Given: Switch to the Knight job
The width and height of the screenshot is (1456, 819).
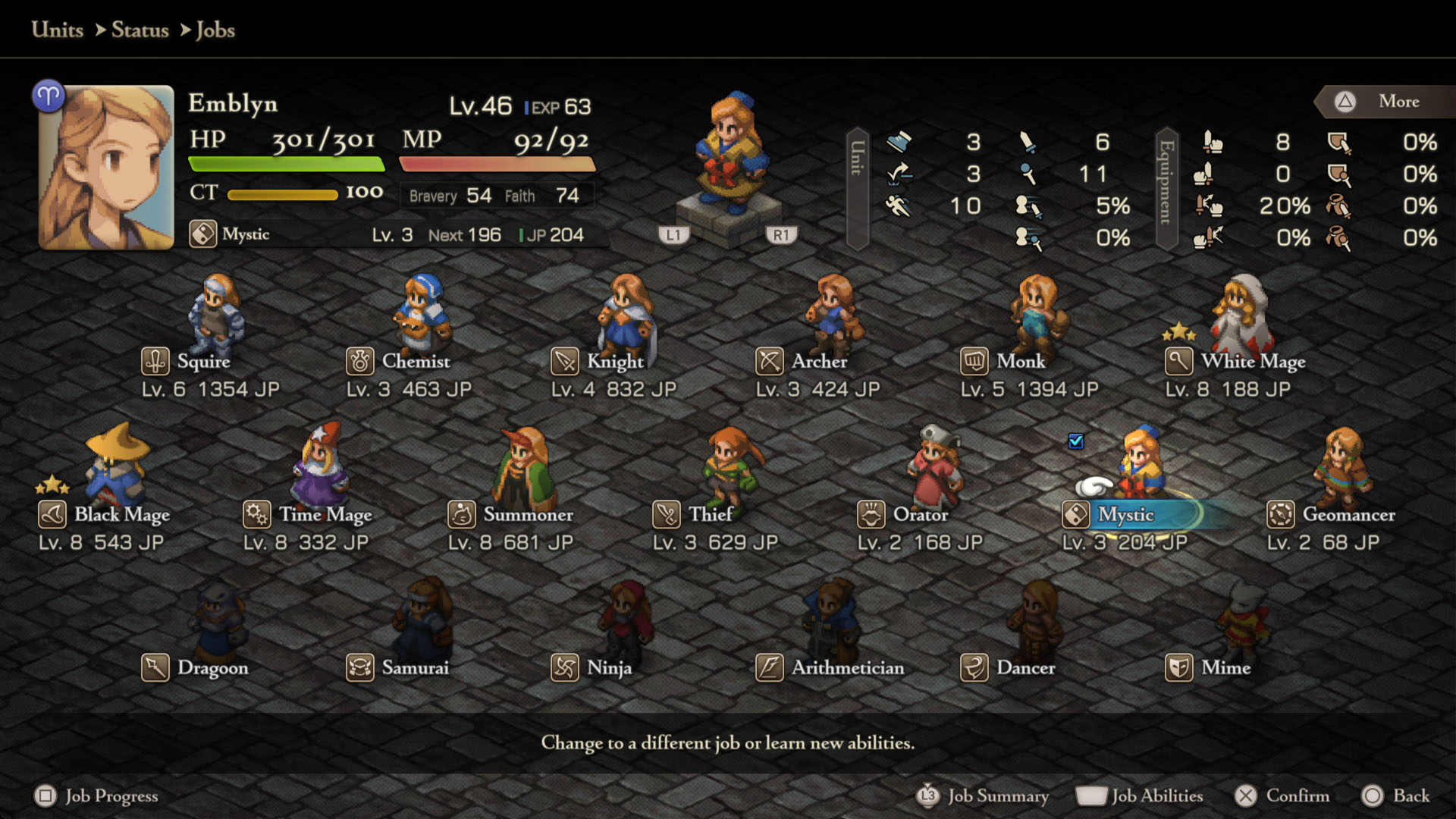Looking at the screenshot, I should click(614, 361).
